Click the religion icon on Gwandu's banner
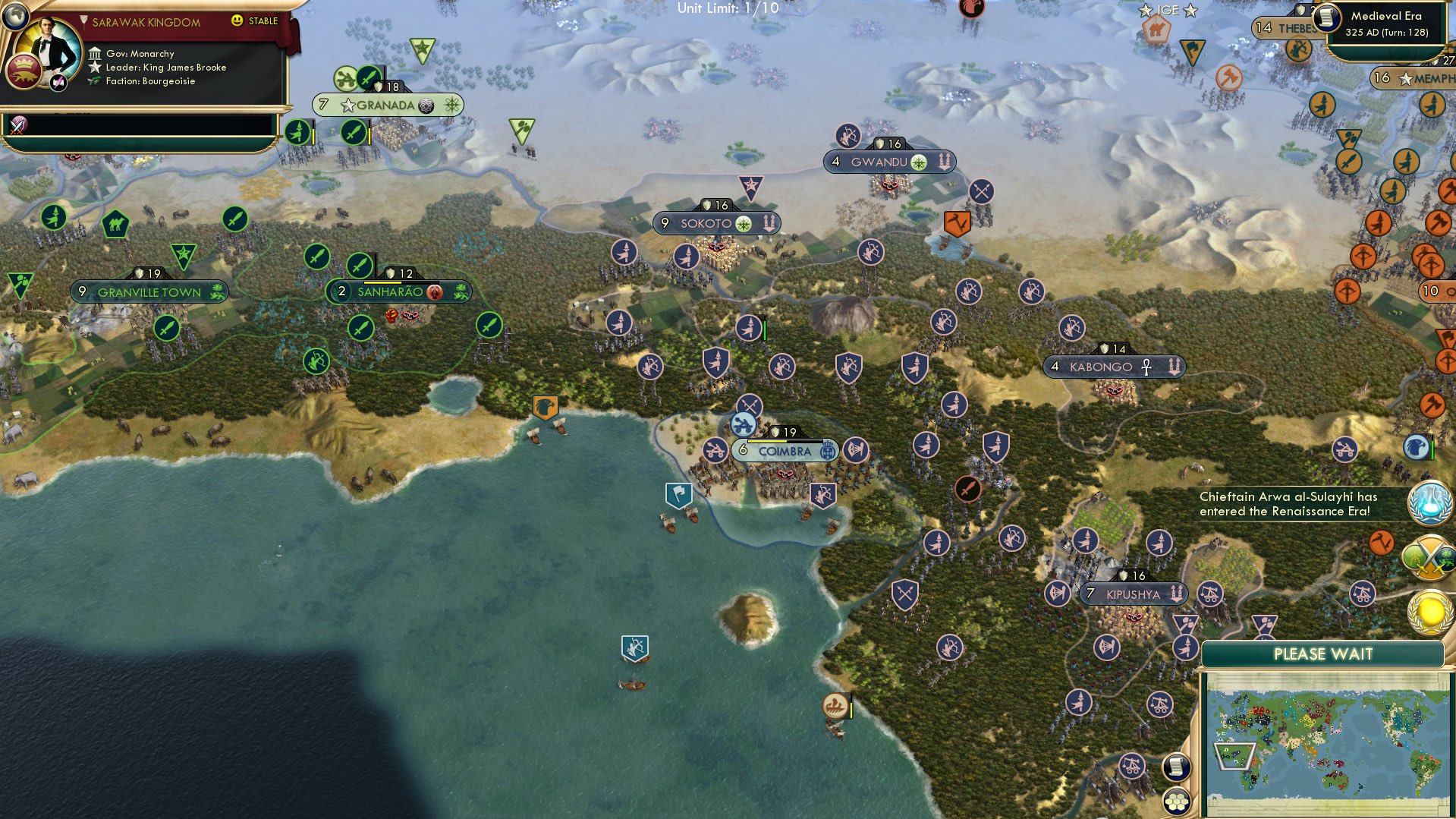This screenshot has width=1456, height=819. tap(917, 162)
